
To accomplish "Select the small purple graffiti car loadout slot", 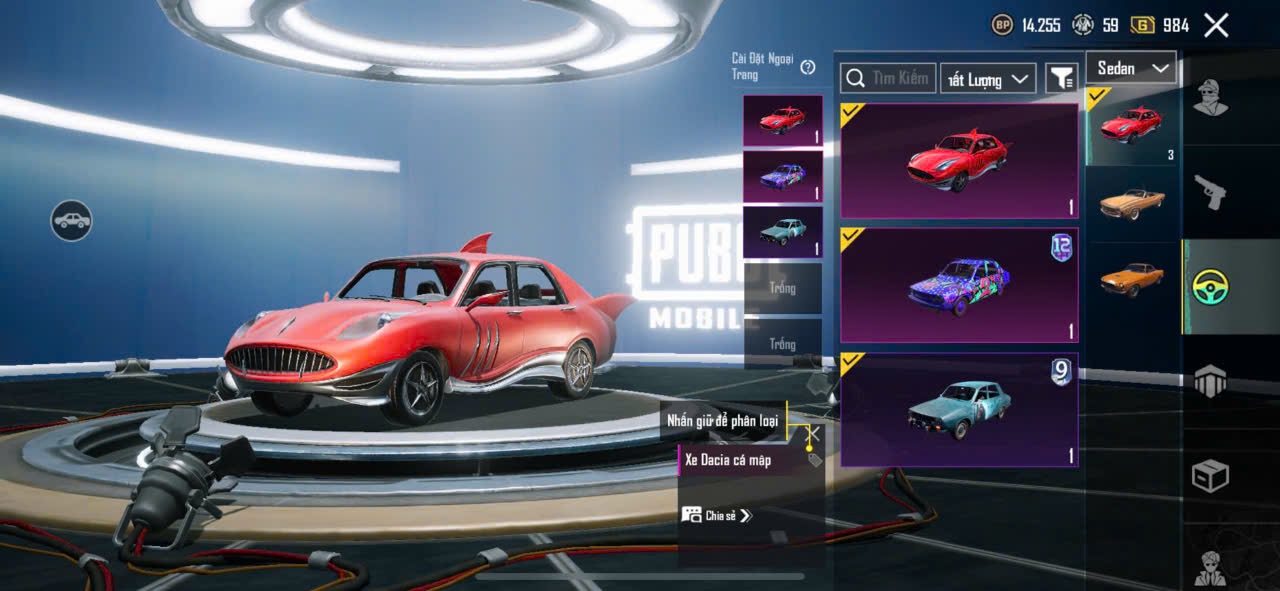I will click(x=782, y=177).
